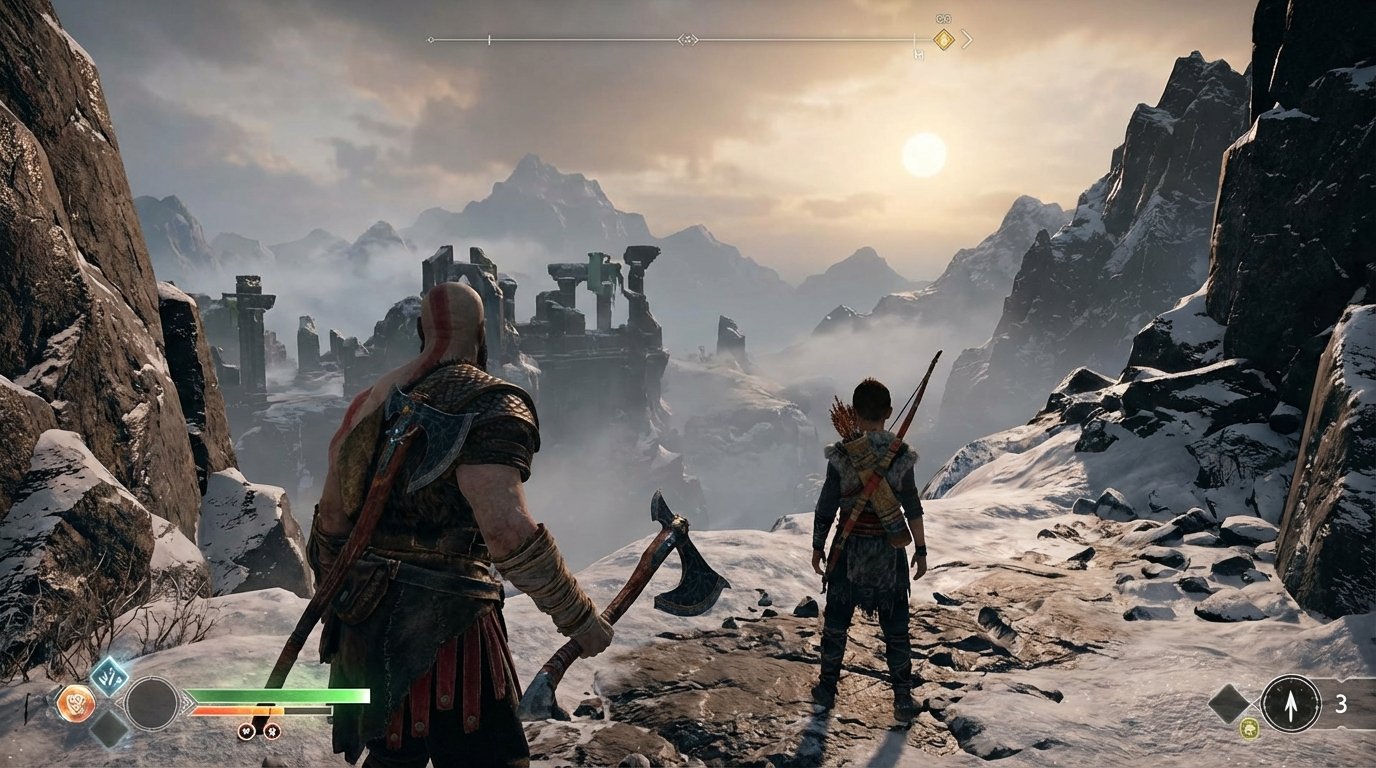Select the left token beneath the health bar
This screenshot has height=768, width=1376.
point(246,731)
